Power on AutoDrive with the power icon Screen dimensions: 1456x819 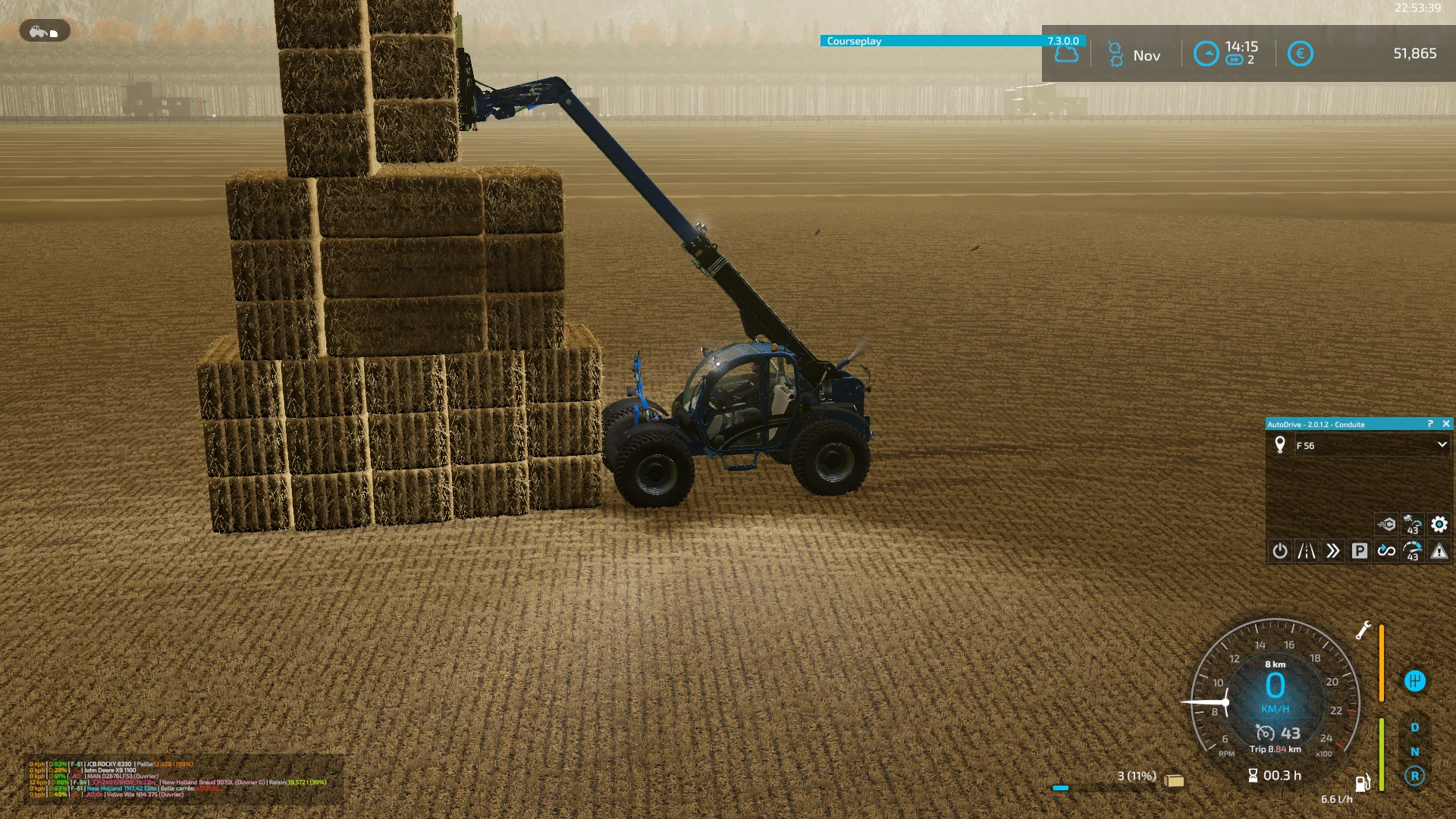click(x=1280, y=551)
